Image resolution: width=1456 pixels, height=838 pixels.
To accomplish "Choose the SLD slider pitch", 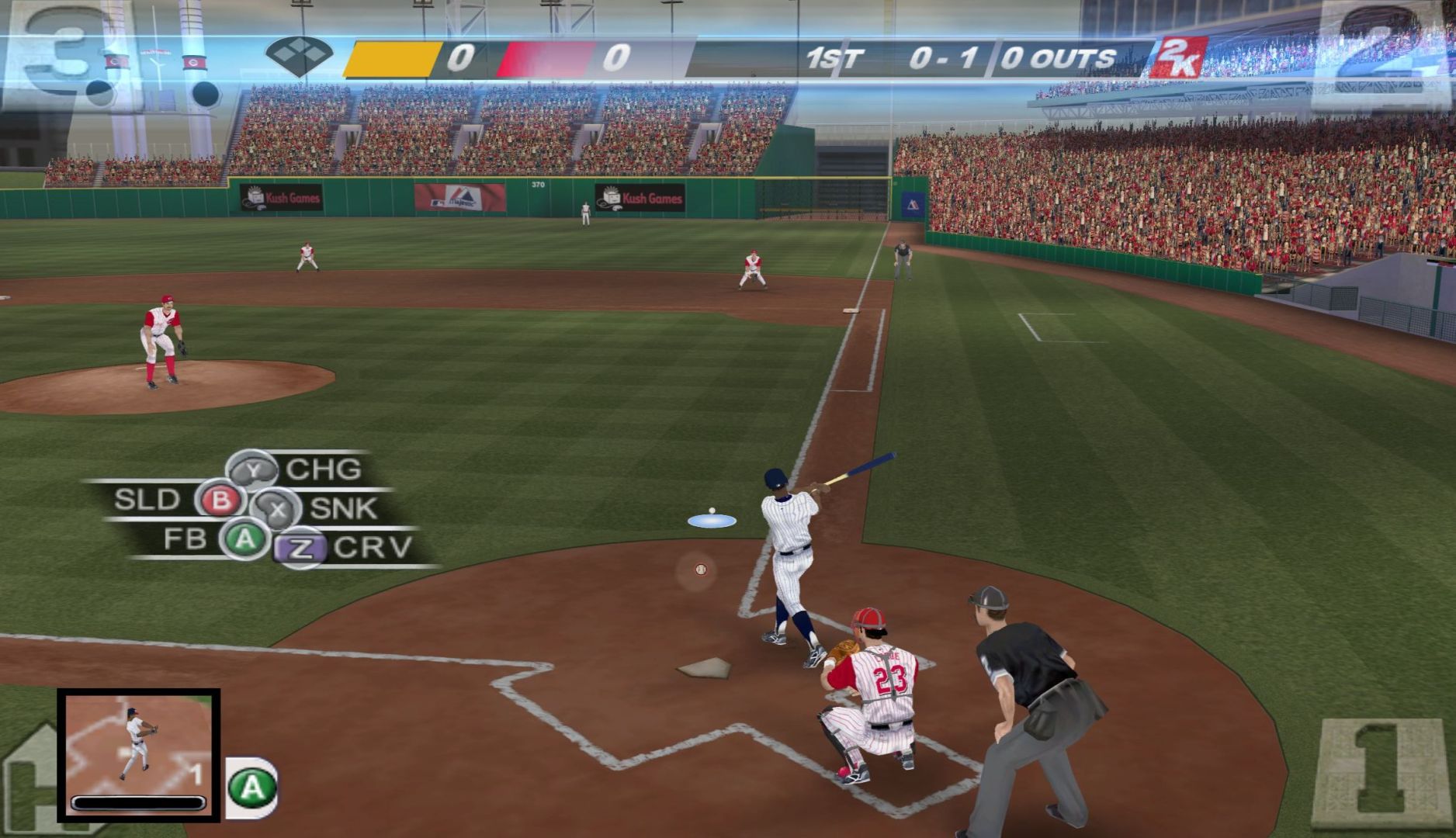I will tap(220, 500).
